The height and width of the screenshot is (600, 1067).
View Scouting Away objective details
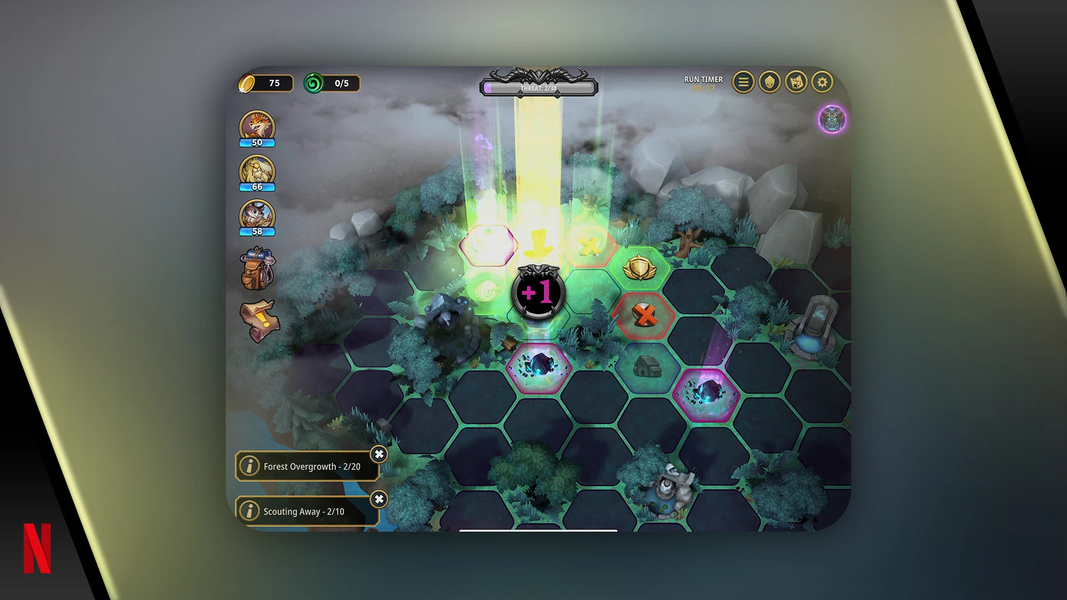click(249, 511)
